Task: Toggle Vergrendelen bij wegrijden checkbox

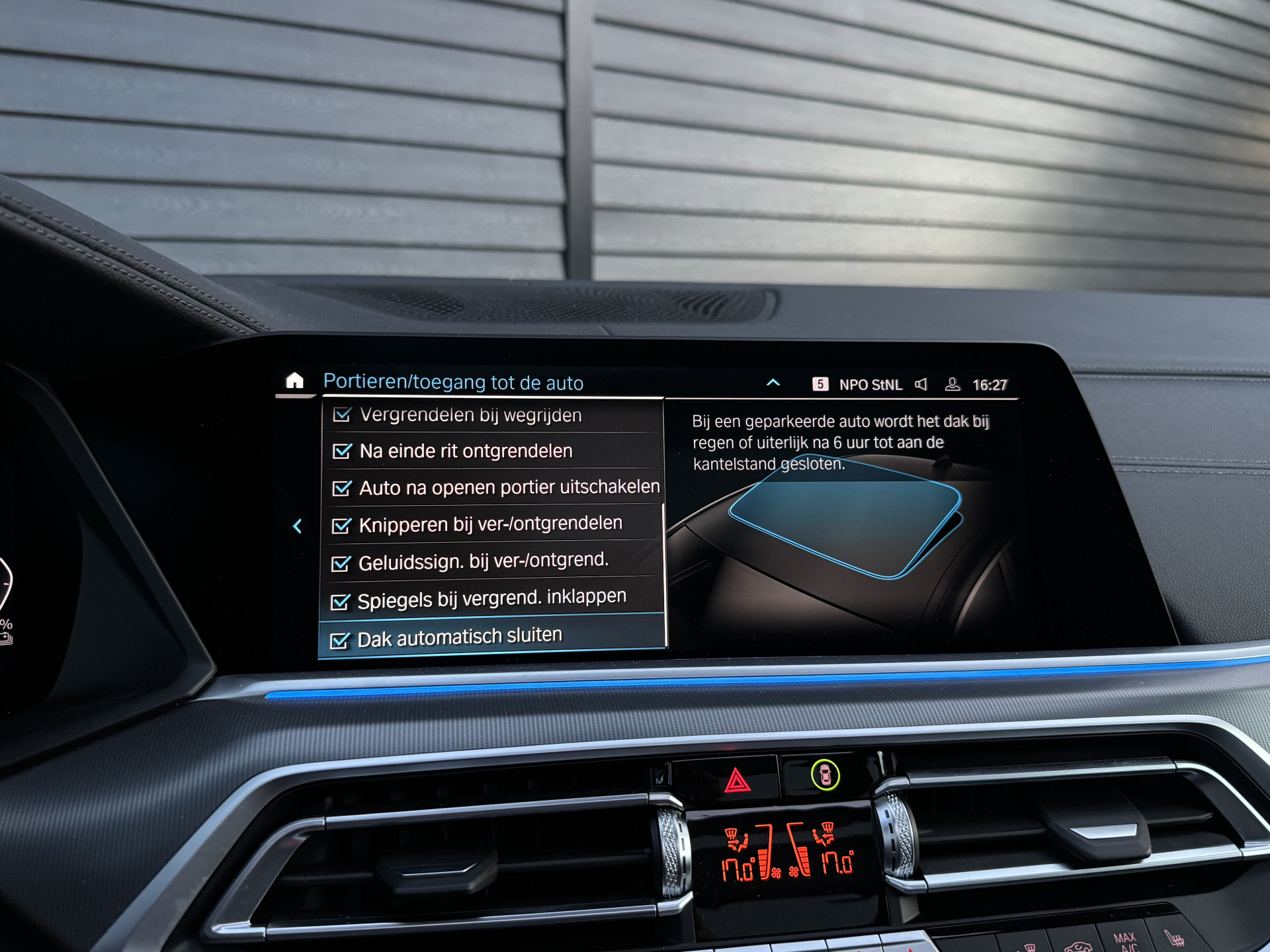Action: point(342,415)
